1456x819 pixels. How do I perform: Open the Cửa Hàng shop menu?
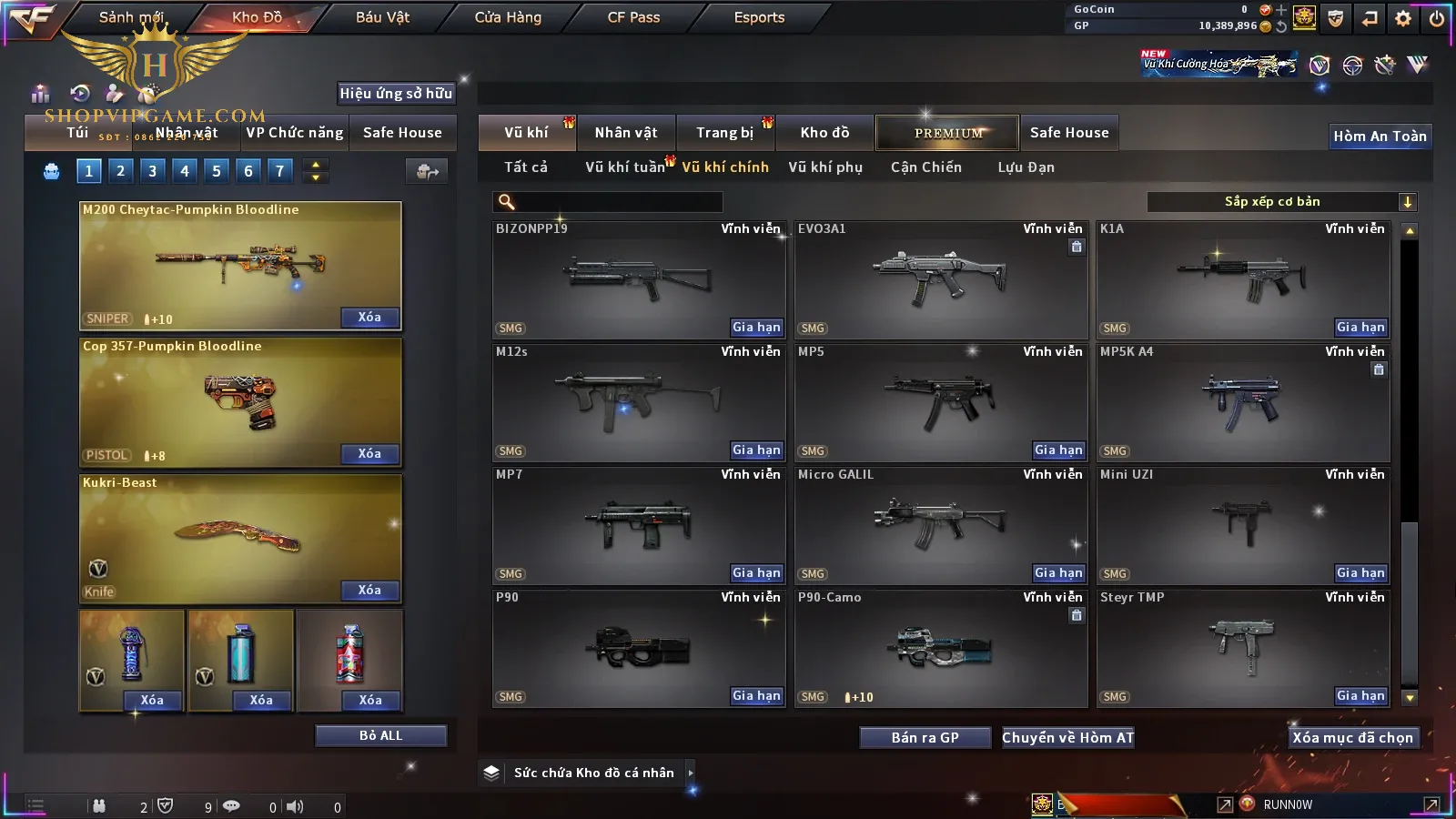point(508,17)
